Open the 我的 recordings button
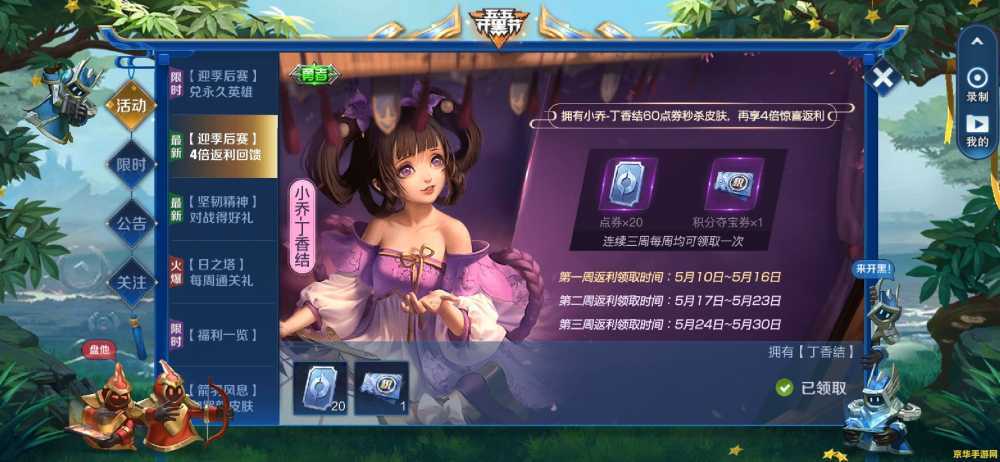This screenshot has width=1000, height=462. [977, 128]
